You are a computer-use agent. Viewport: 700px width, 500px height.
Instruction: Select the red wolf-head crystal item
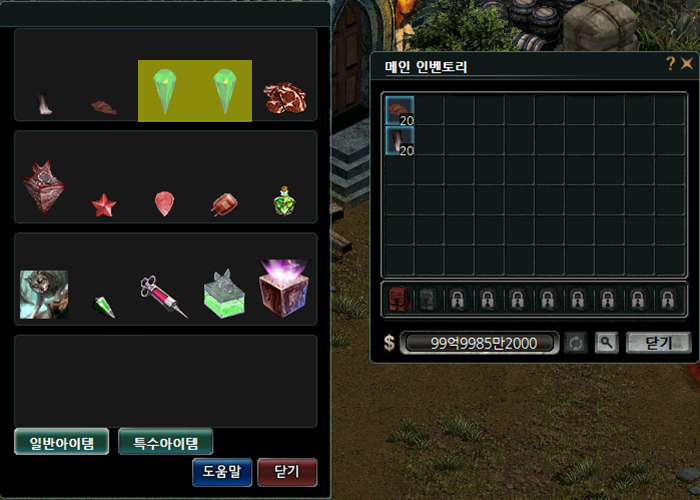(43, 187)
